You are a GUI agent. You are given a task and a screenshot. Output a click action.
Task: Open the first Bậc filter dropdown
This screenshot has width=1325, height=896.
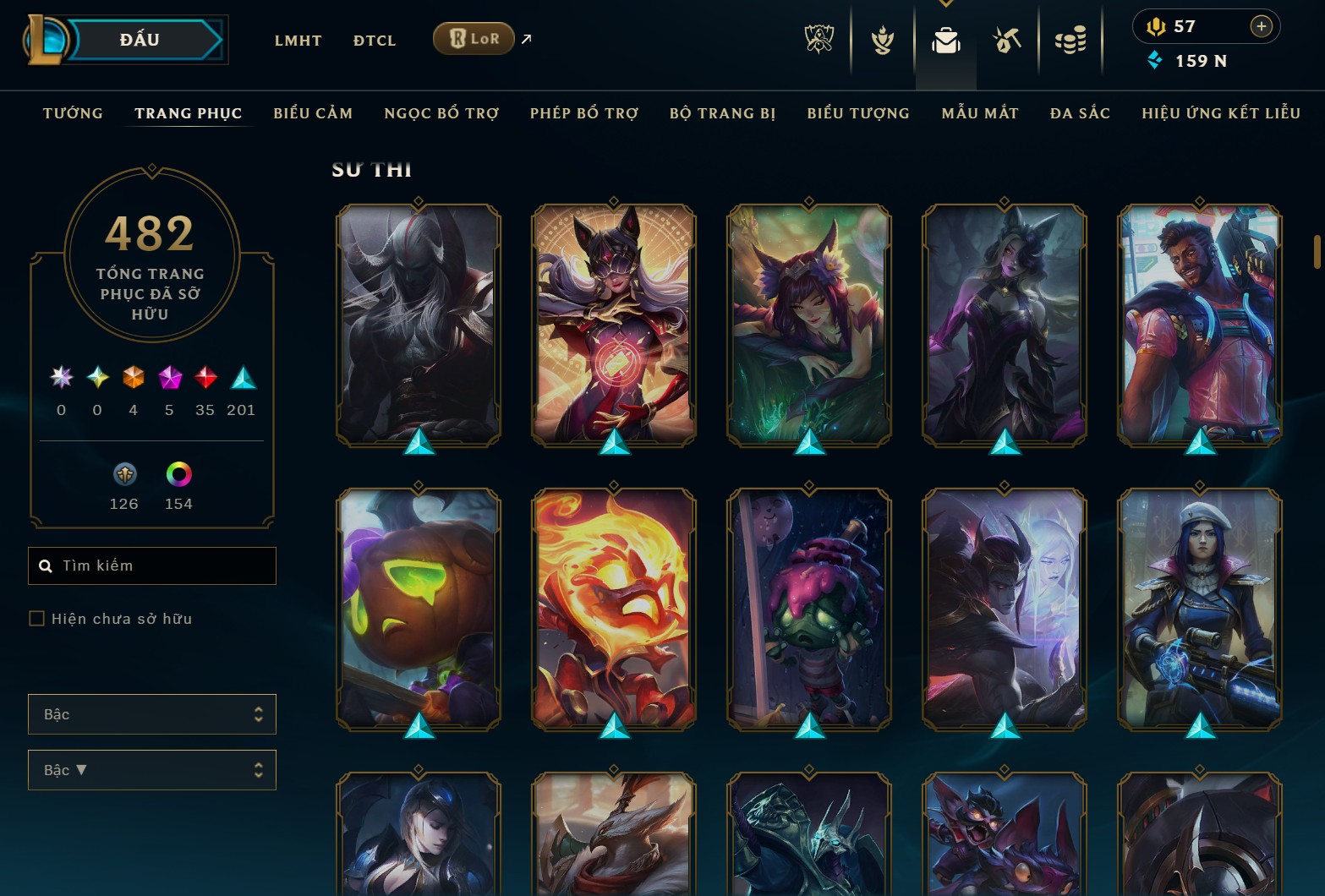[152, 714]
